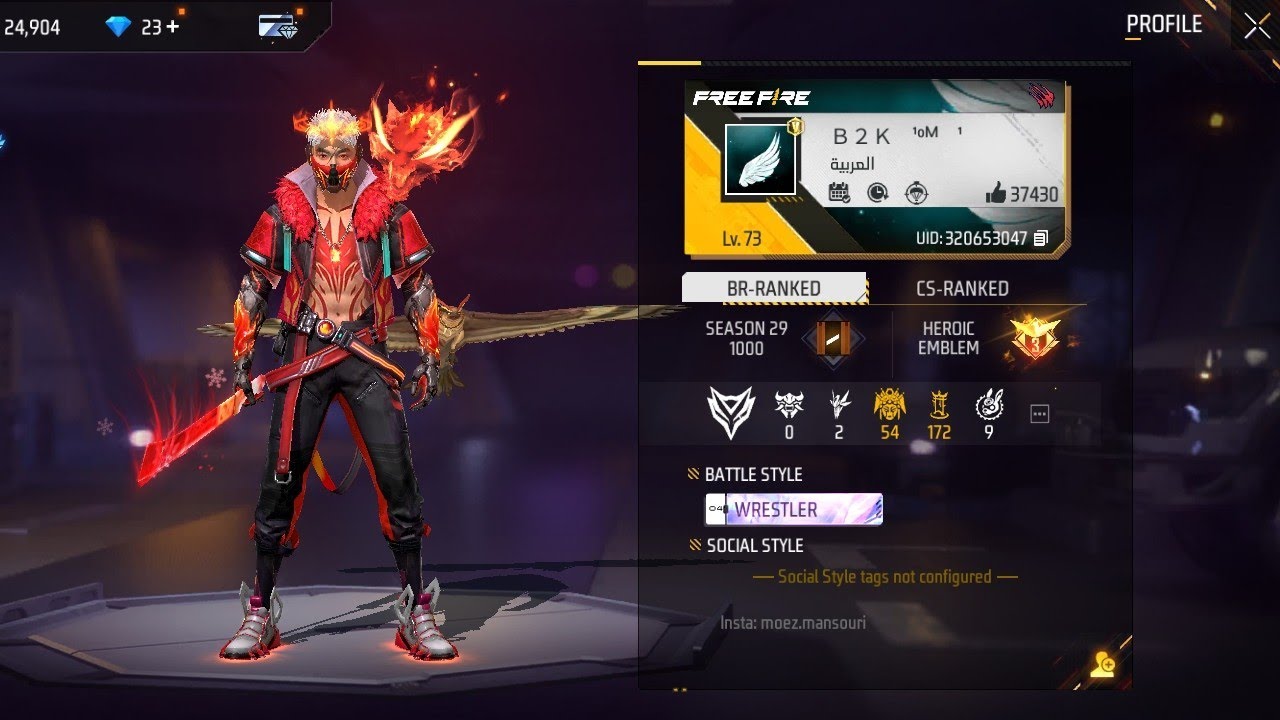Close the profile screen with the X
The width and height of the screenshot is (1280, 720).
pos(1256,27)
